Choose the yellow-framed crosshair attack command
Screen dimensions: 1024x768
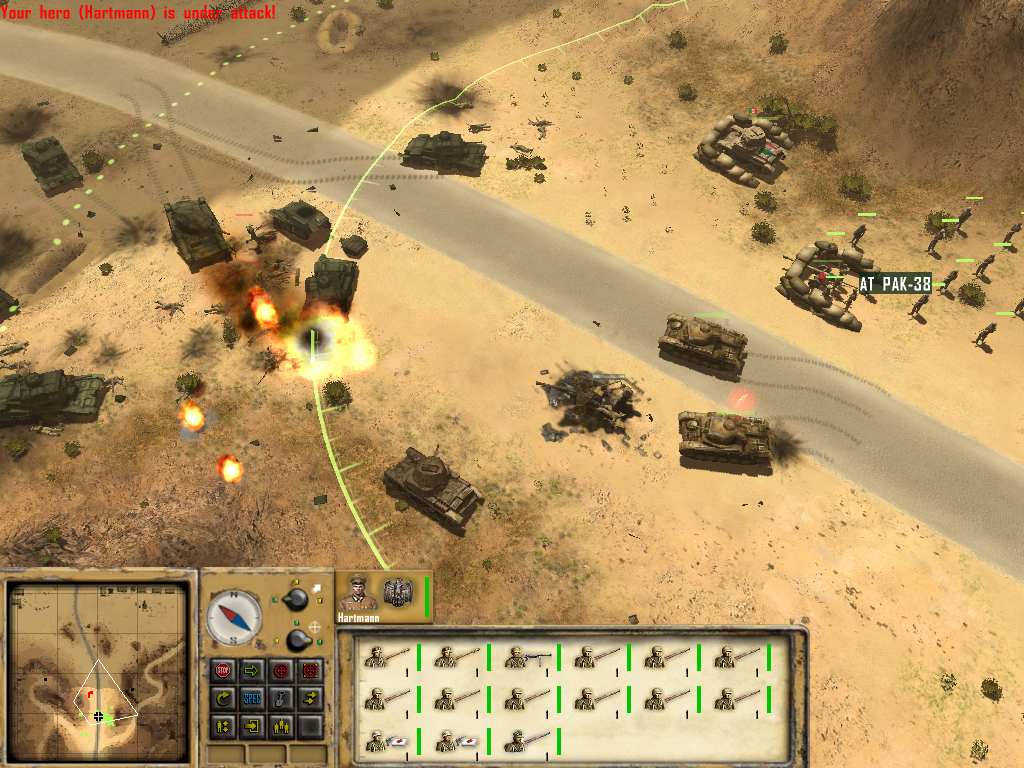click(x=310, y=670)
